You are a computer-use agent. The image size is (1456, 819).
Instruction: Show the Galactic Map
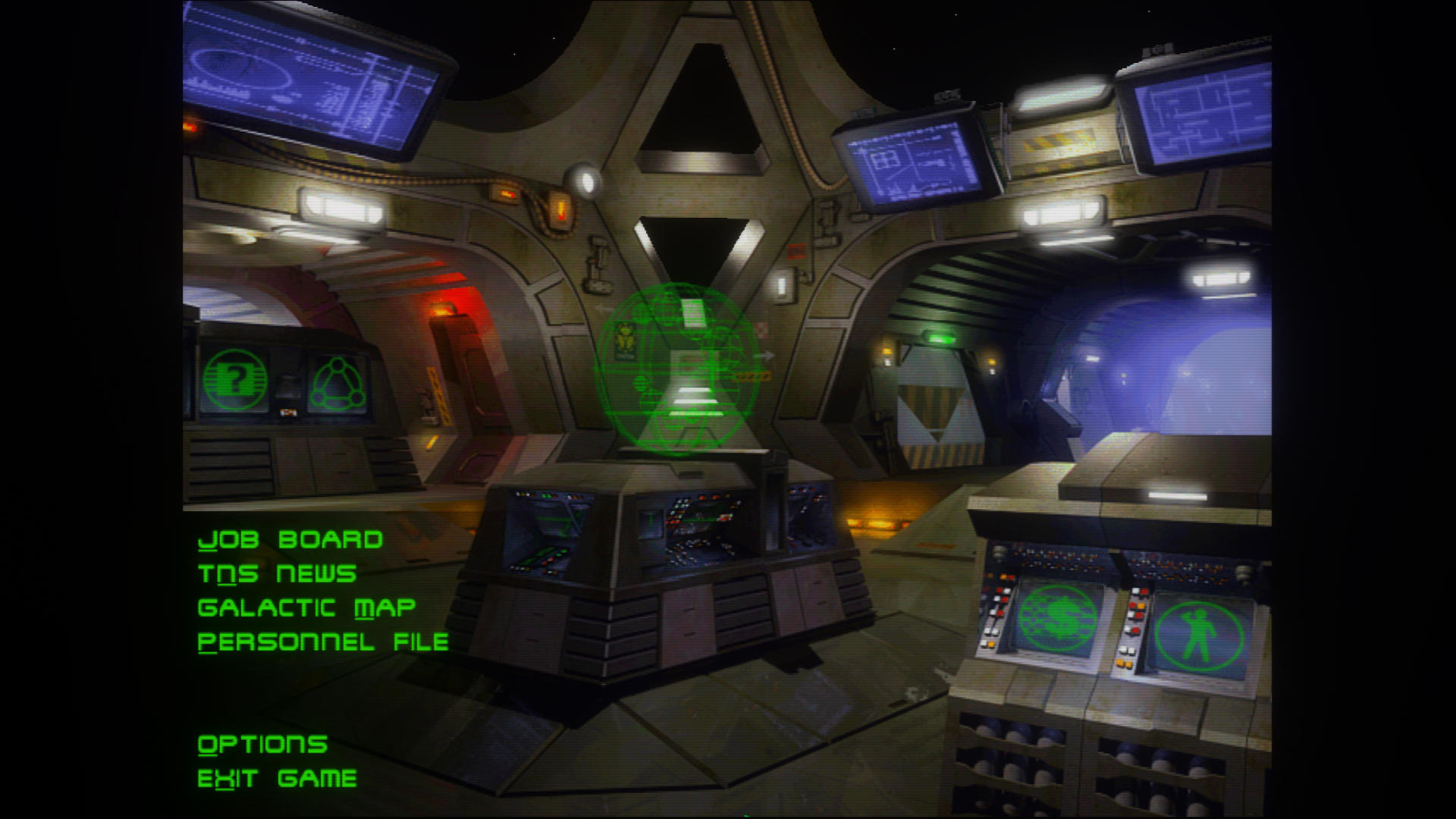[306, 608]
